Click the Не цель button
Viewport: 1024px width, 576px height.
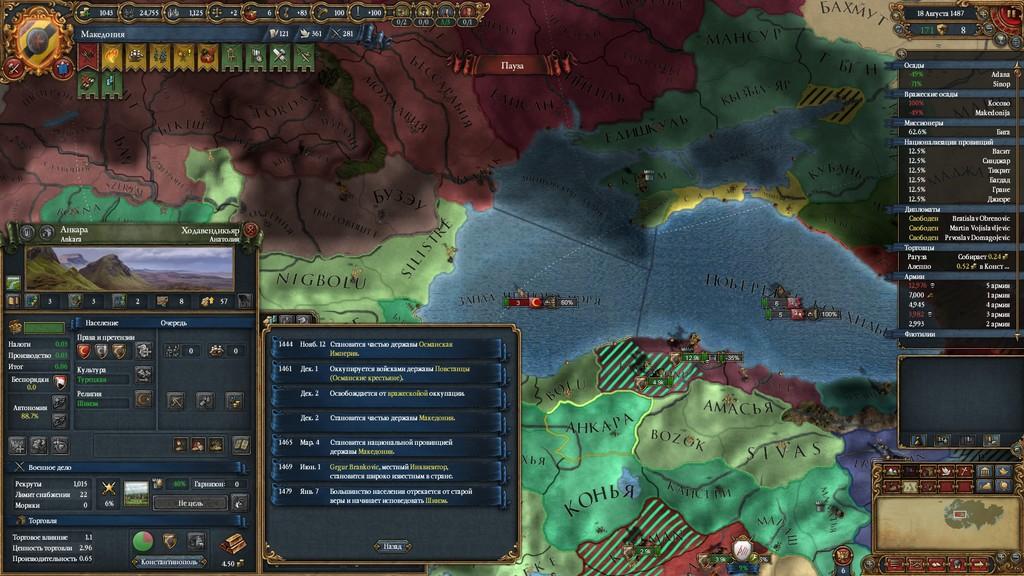pyautogui.click(x=189, y=503)
